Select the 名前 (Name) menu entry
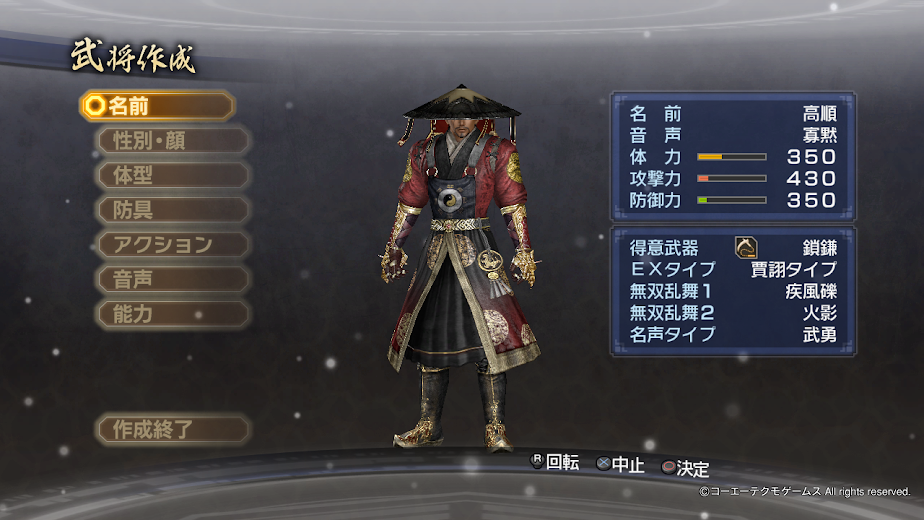This screenshot has height=520, width=924. [157, 106]
